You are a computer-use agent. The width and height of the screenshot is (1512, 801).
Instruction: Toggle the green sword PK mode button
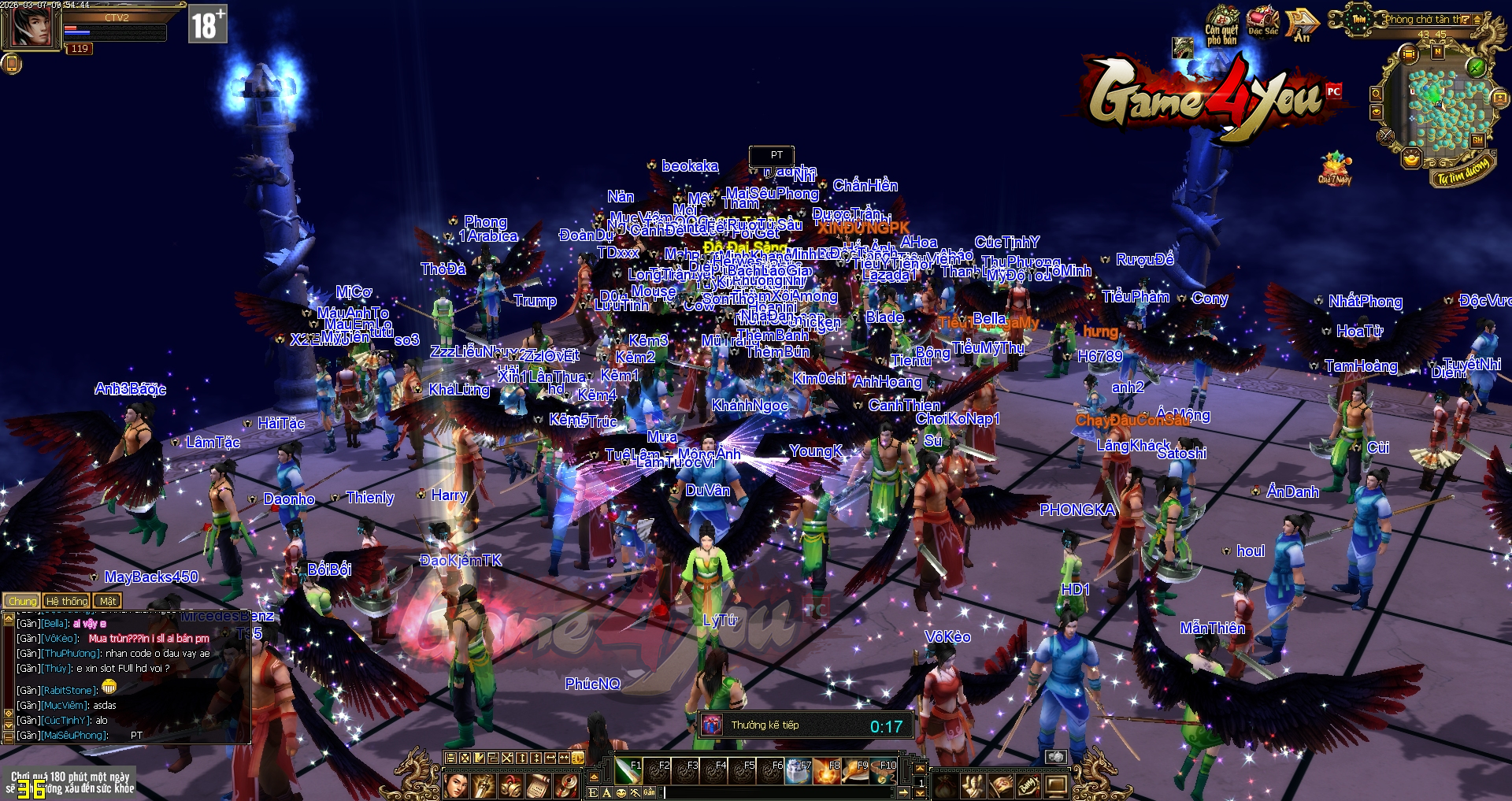point(1477,67)
